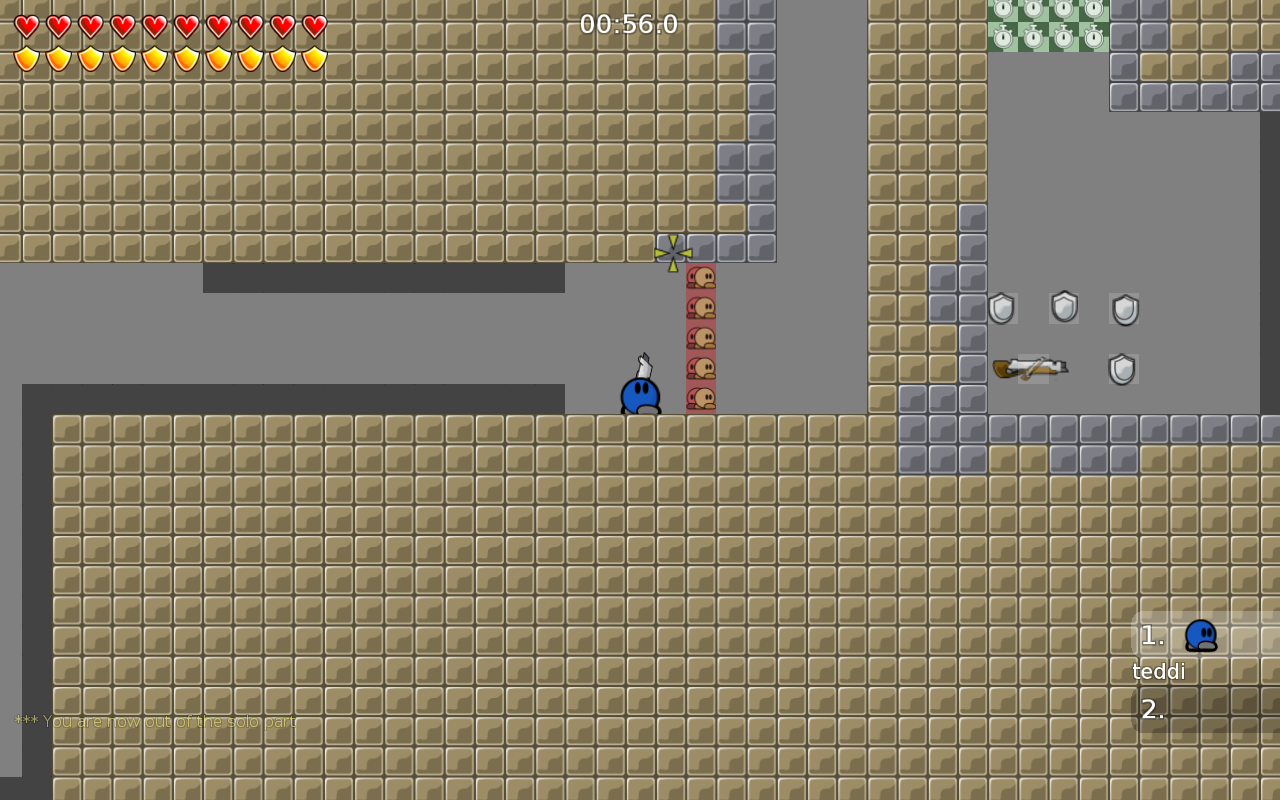Click the middle heart of the health gauge
Screen dimensions: 1280x800
(155, 28)
